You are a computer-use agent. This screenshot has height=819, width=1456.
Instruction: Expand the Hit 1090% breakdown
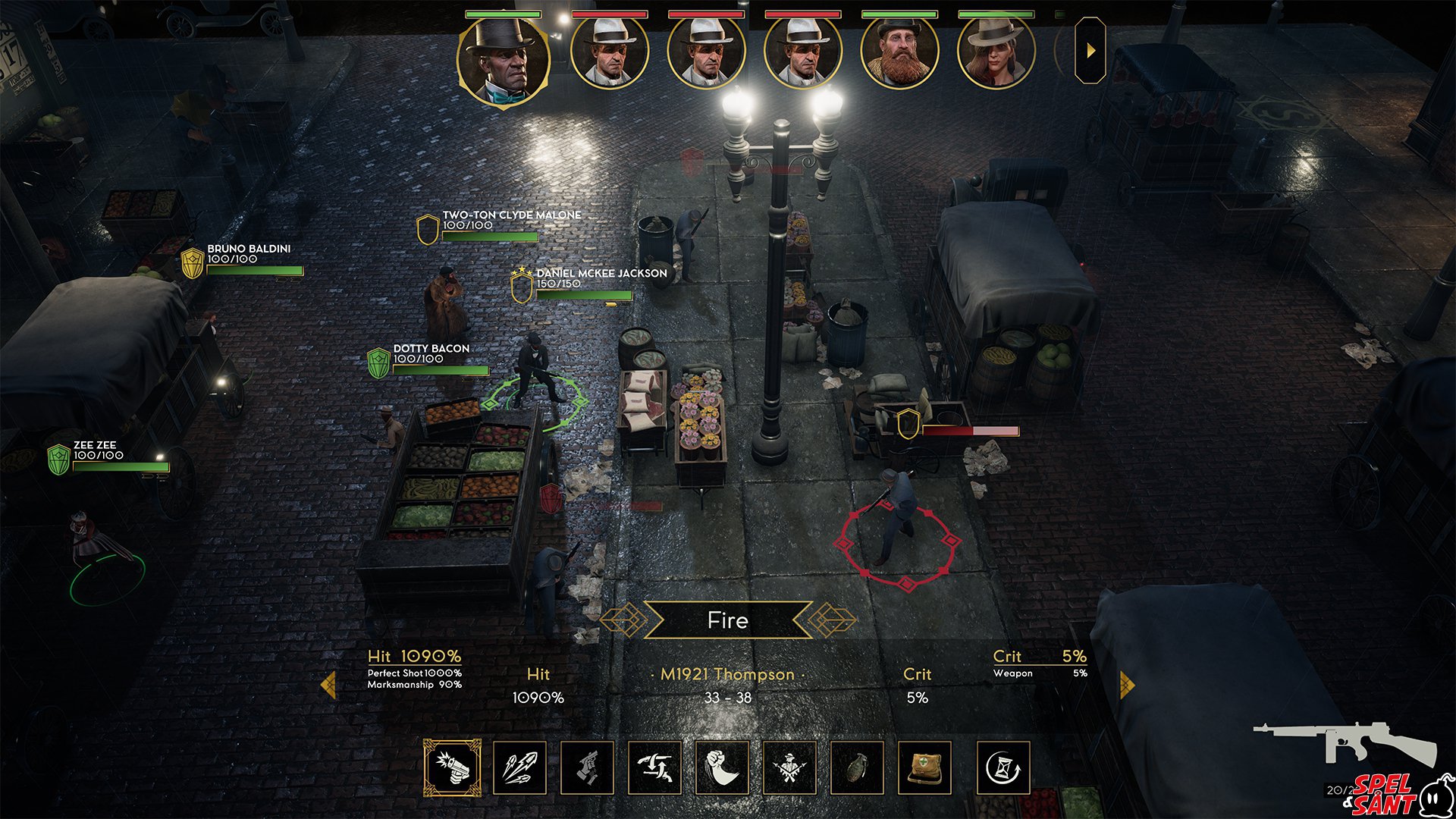coord(414,657)
